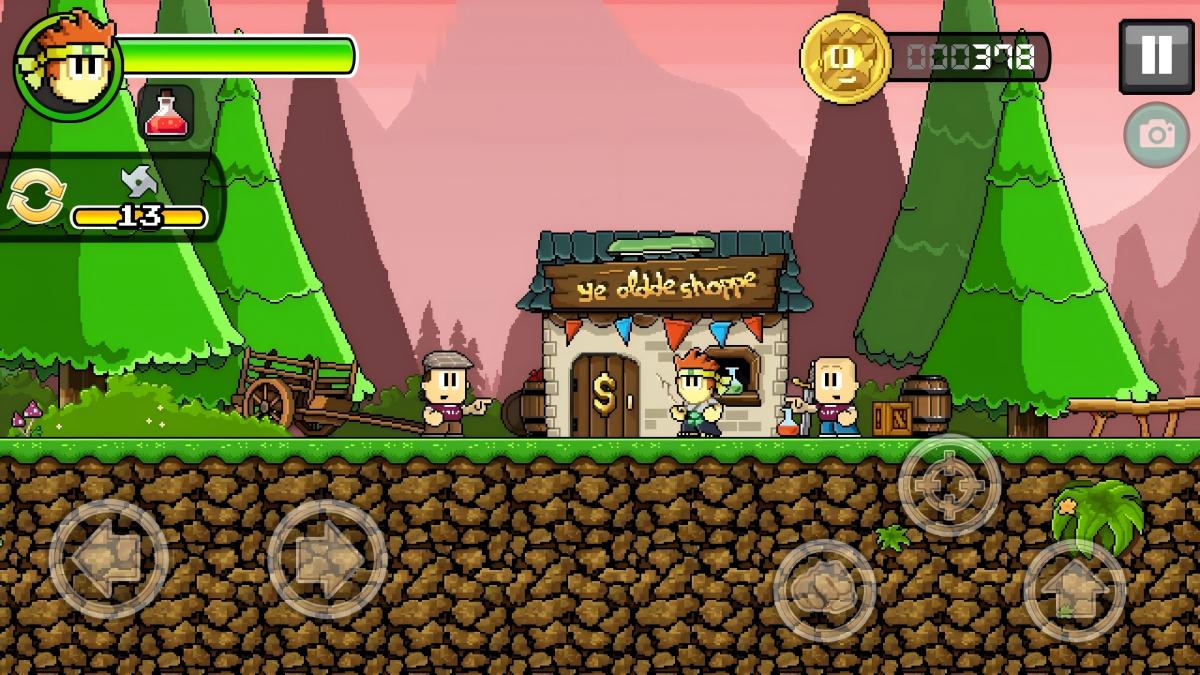
Task: Throw a shuriken with the crosshair button
Action: click(949, 486)
